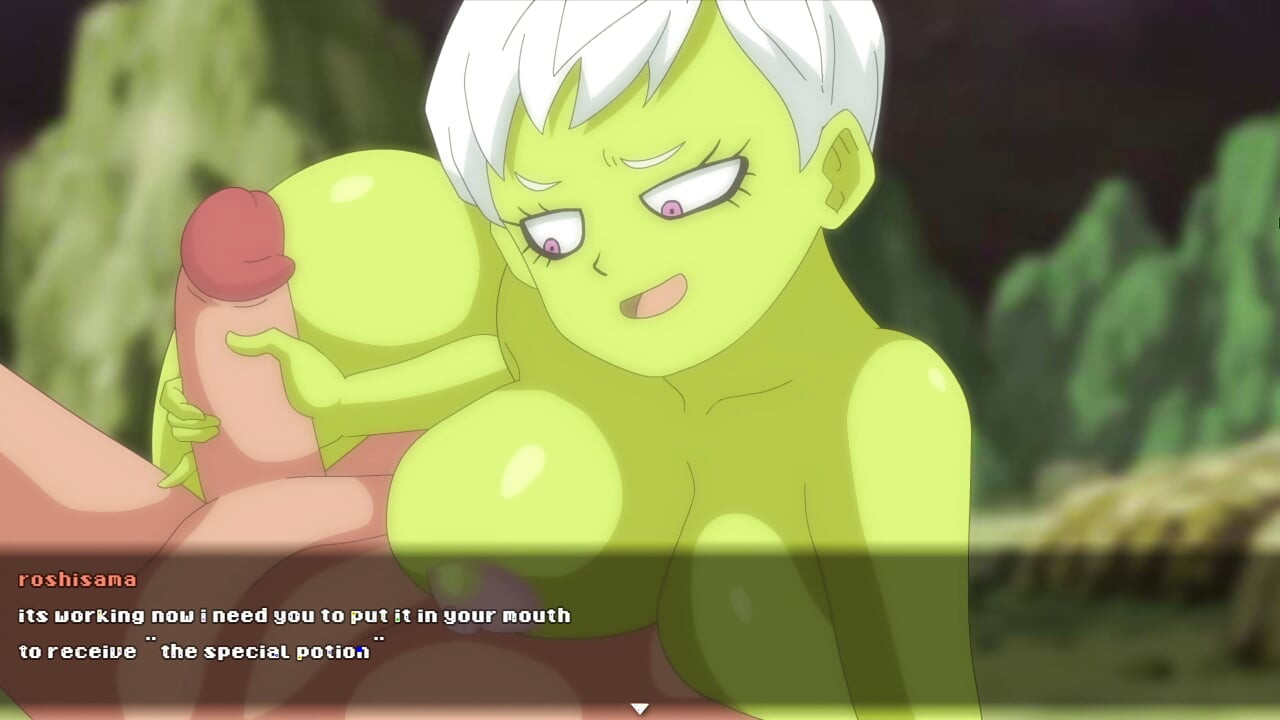Screen dimensions: 1280x720
Task: Click the word mouth in the dialogue
Action: [x=535, y=616]
